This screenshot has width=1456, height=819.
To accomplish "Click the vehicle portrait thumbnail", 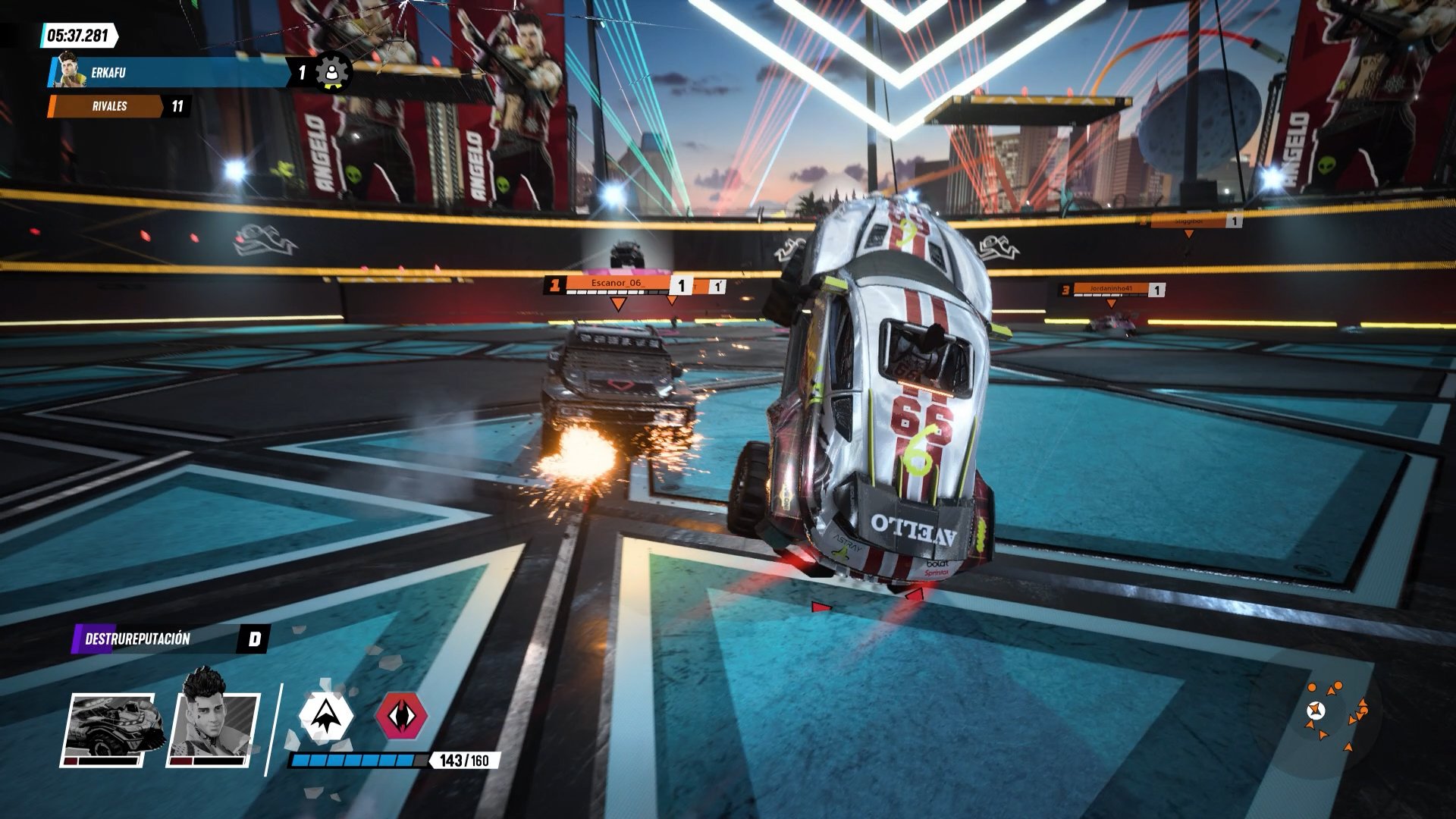I will [x=109, y=728].
